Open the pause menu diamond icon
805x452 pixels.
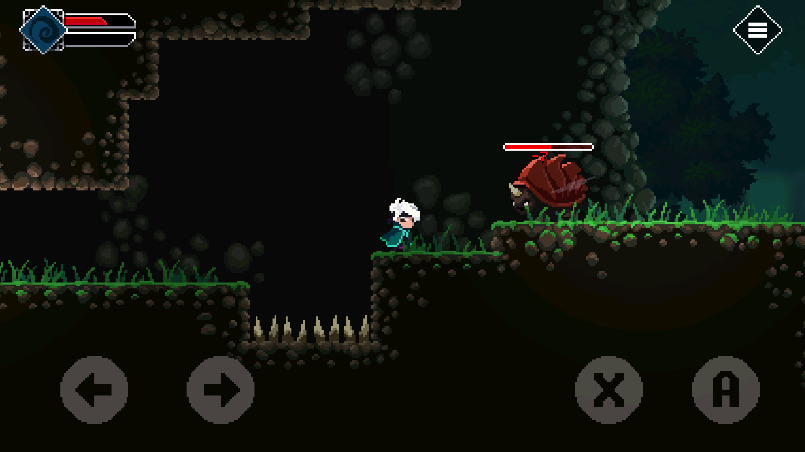click(x=757, y=30)
